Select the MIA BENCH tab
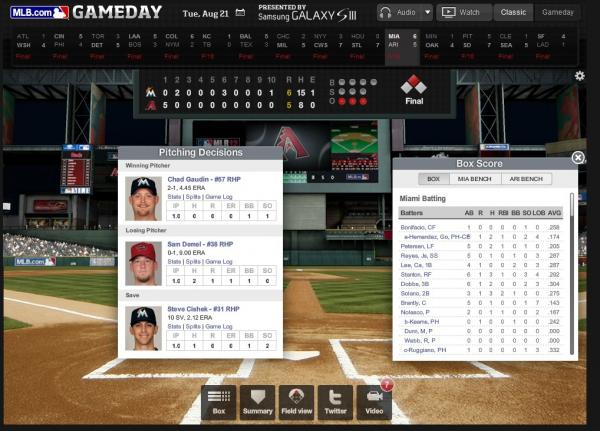 (x=473, y=179)
